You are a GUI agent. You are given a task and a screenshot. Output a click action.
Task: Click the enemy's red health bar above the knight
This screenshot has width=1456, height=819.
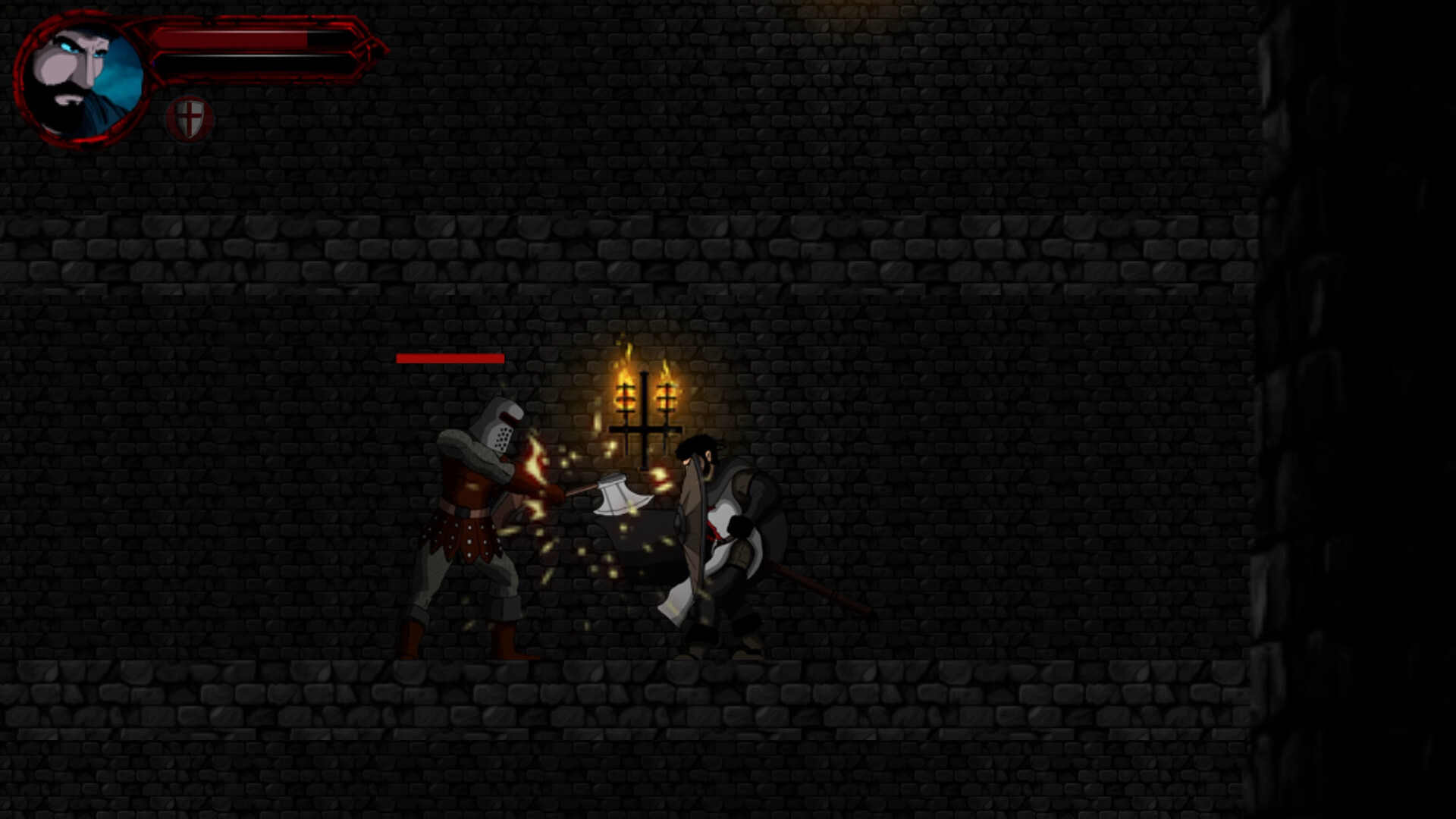[x=449, y=356]
